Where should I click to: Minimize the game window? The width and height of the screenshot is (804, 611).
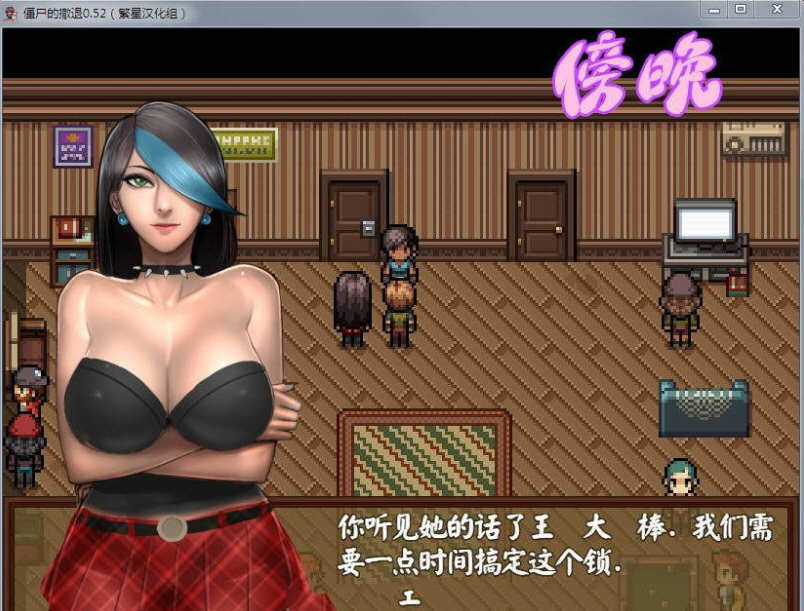712,9
